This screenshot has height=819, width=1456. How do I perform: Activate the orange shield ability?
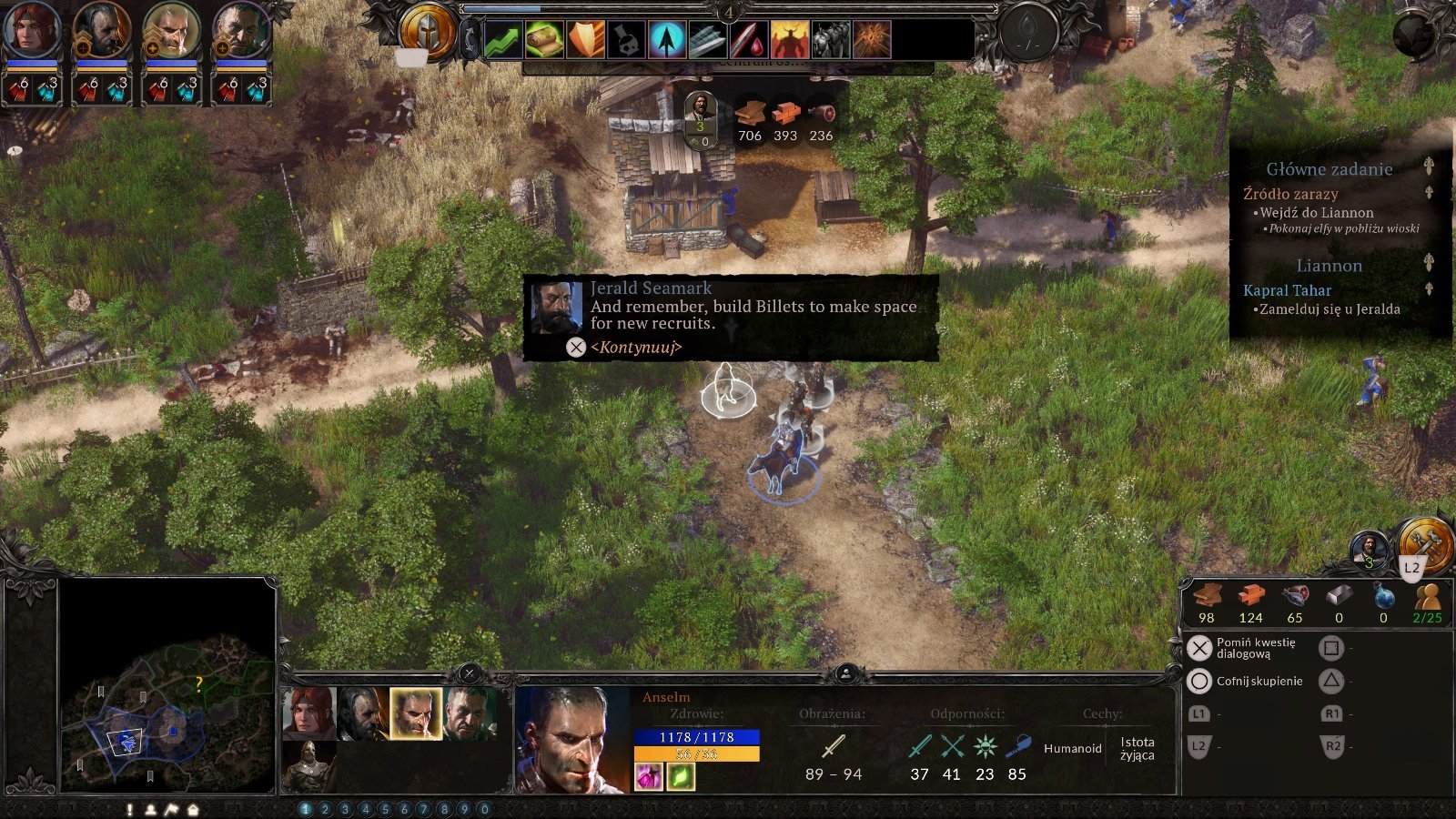click(585, 40)
